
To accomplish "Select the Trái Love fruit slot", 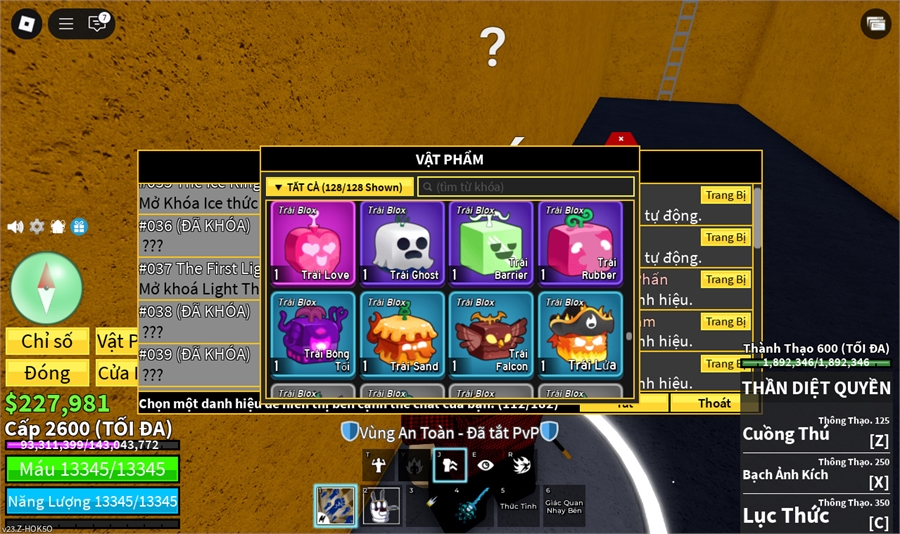I will 312,244.
